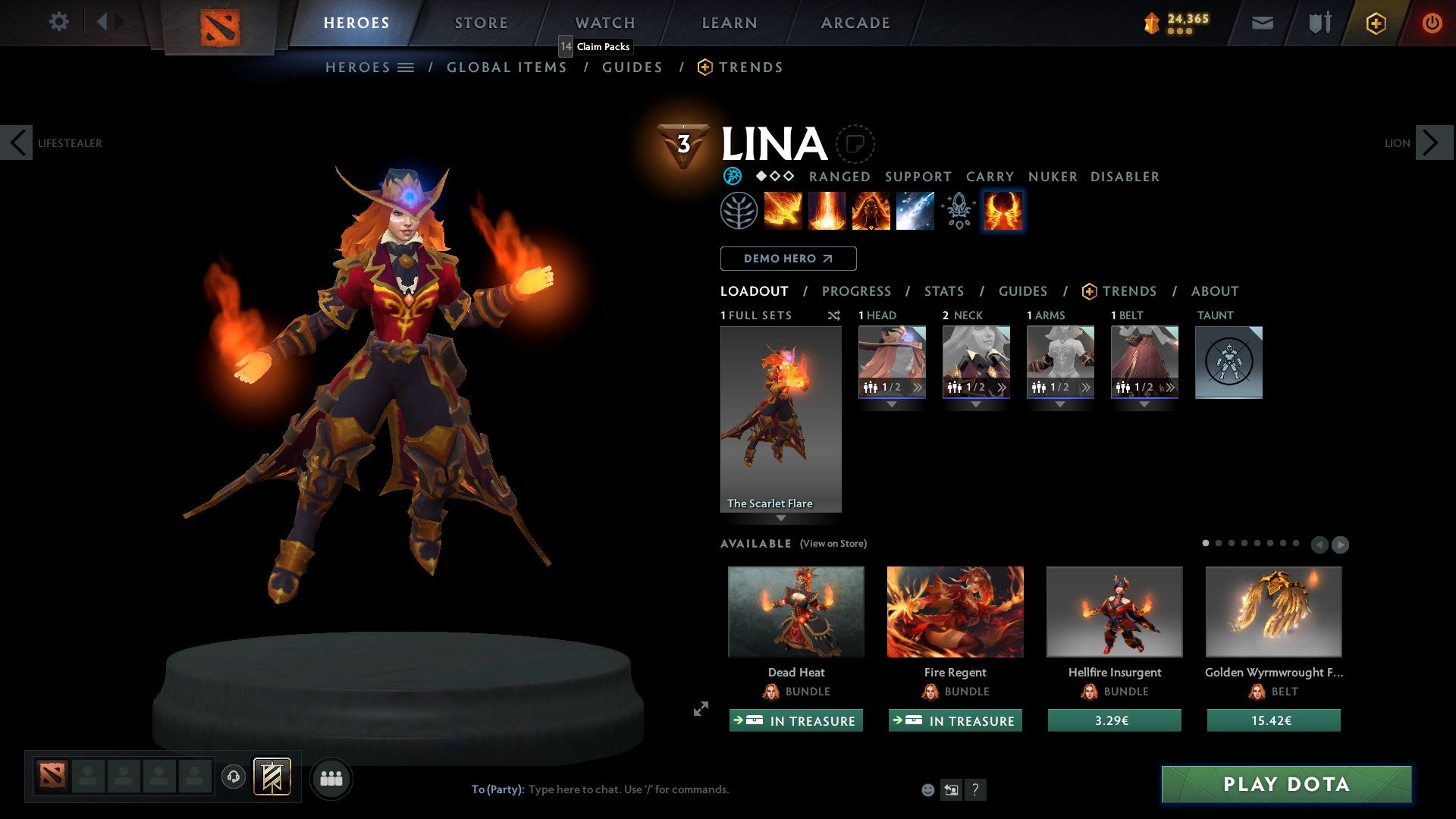Open Lina's talent tree icon
Screen dimensions: 1456x819
[x=736, y=210]
